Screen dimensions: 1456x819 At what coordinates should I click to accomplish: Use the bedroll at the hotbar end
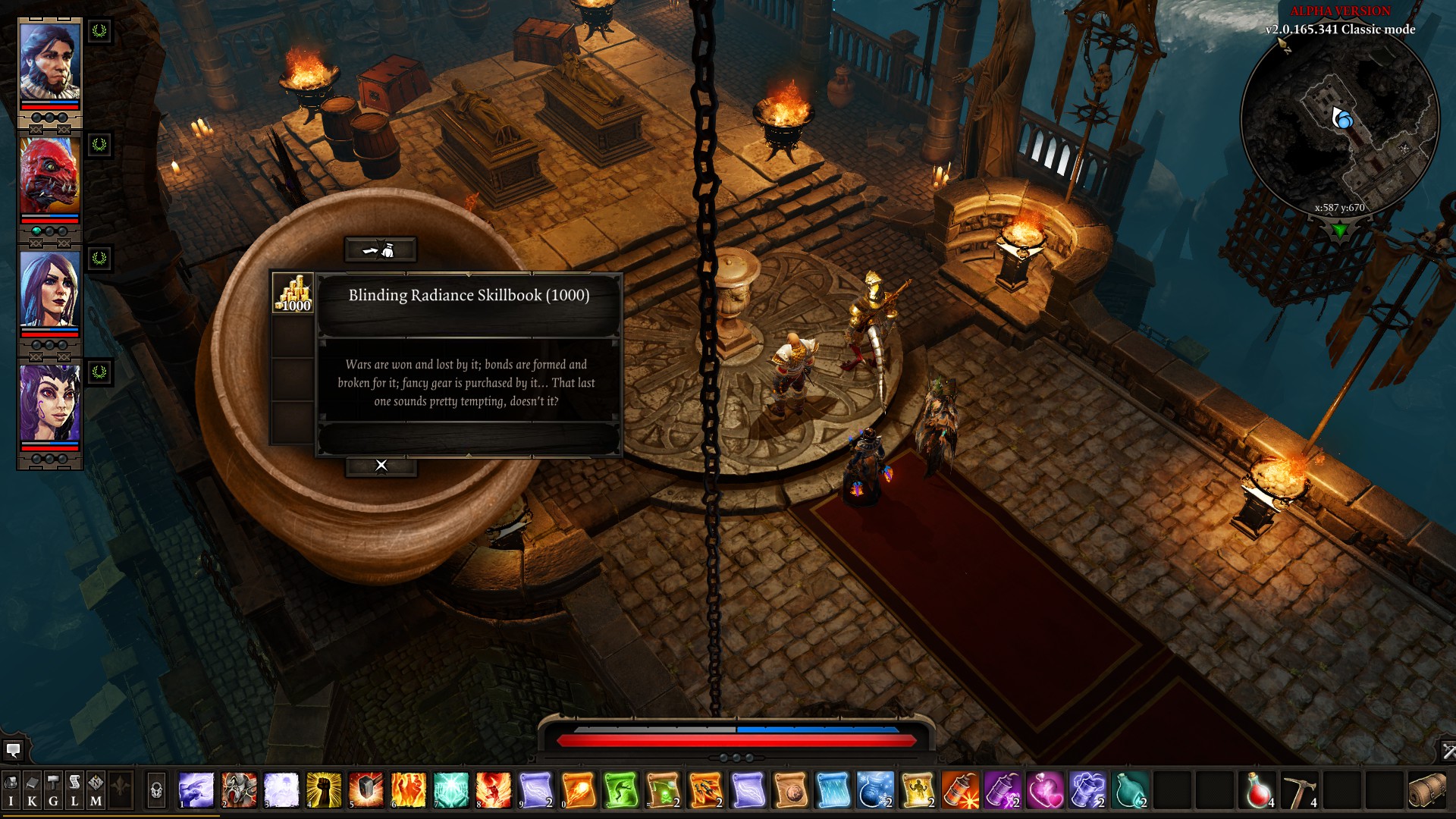pyautogui.click(x=1426, y=790)
